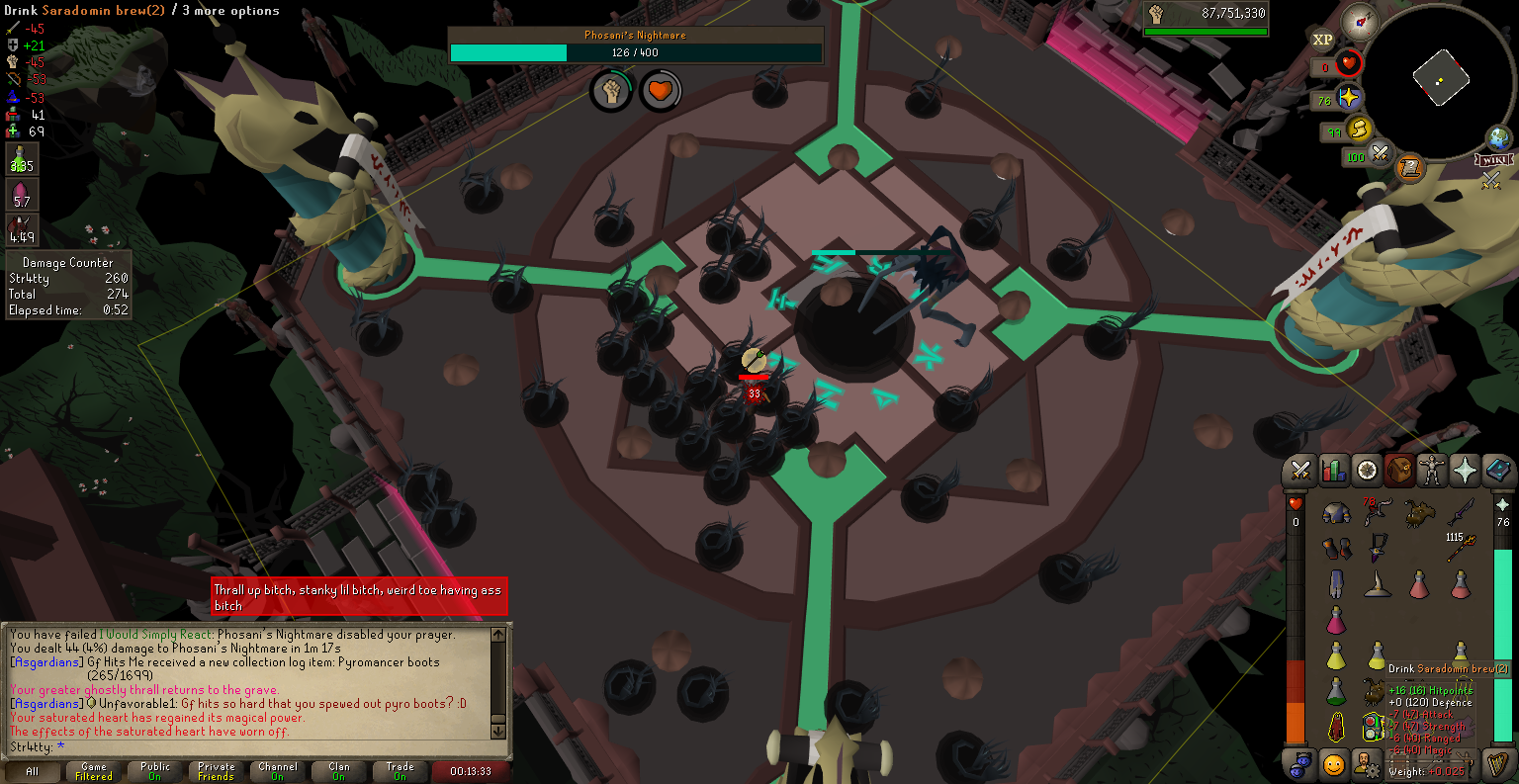The width and height of the screenshot is (1519, 784).
Task: Open the music player harp tab
Action: coord(1498,764)
